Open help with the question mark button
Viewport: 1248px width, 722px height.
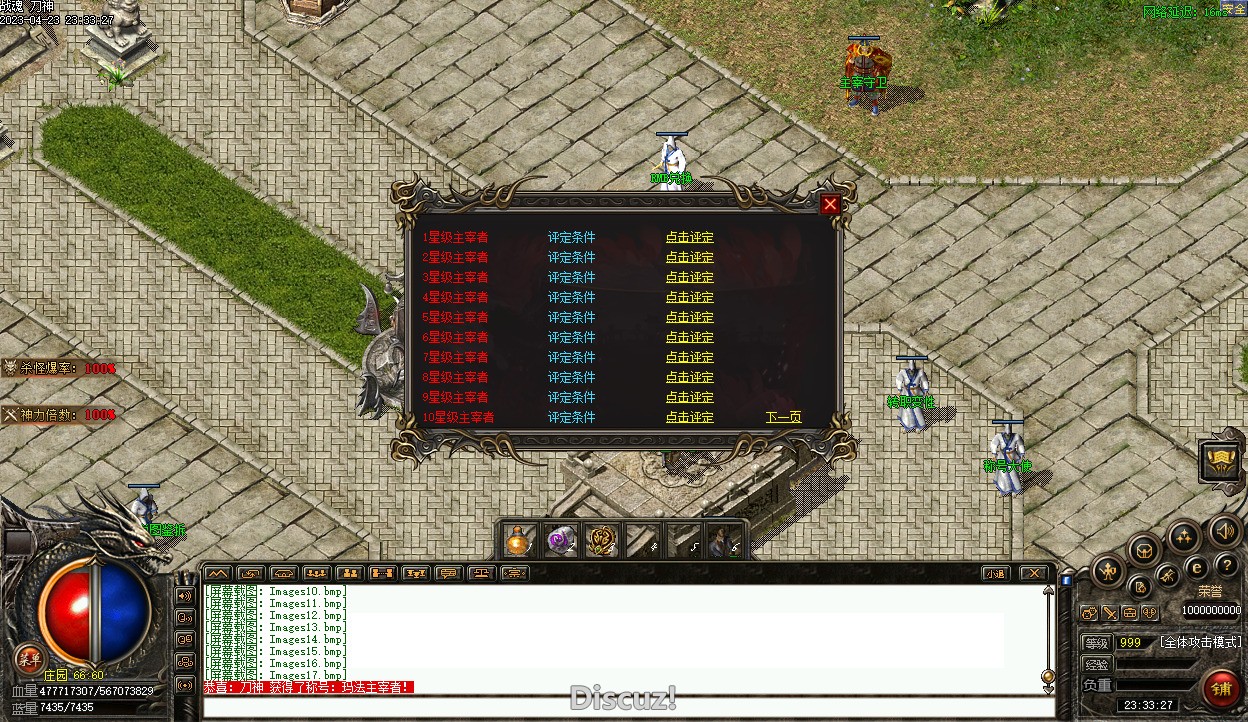(1226, 566)
